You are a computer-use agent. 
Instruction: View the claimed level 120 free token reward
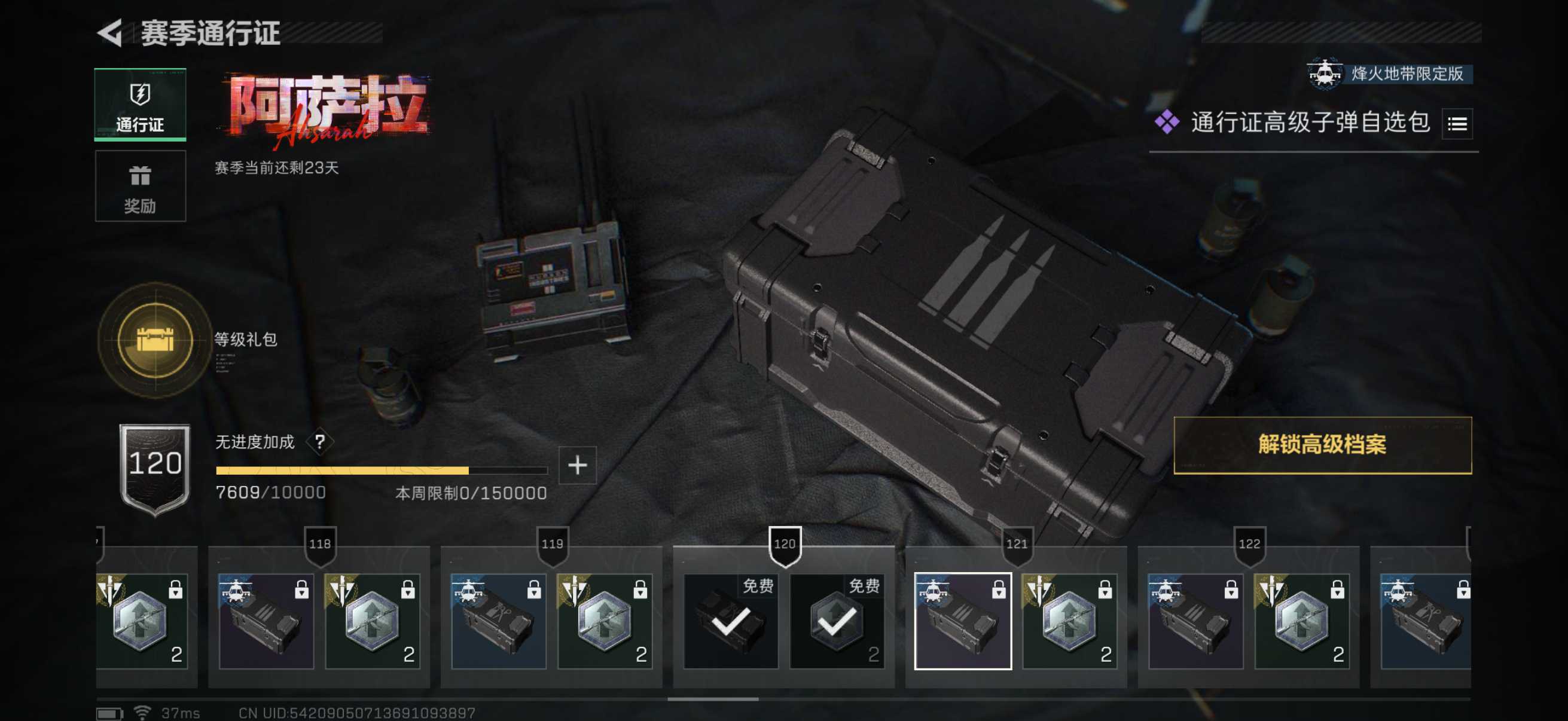(x=837, y=621)
